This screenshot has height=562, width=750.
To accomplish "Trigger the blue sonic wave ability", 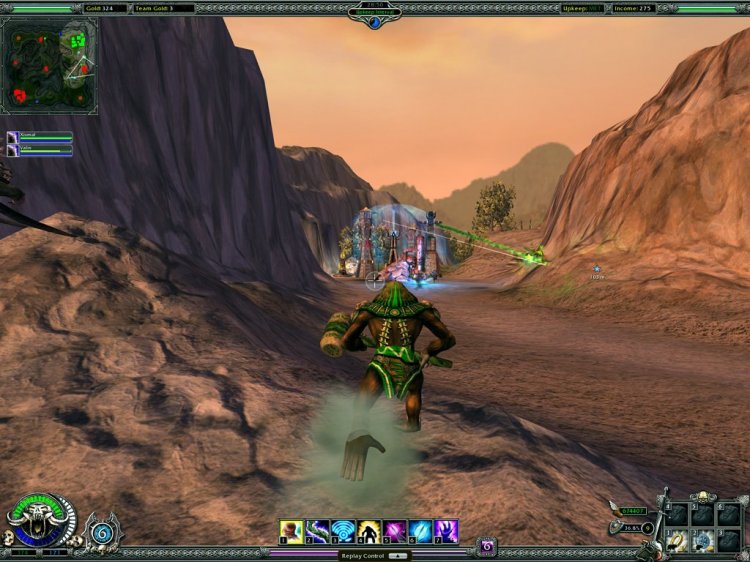I will [343, 531].
